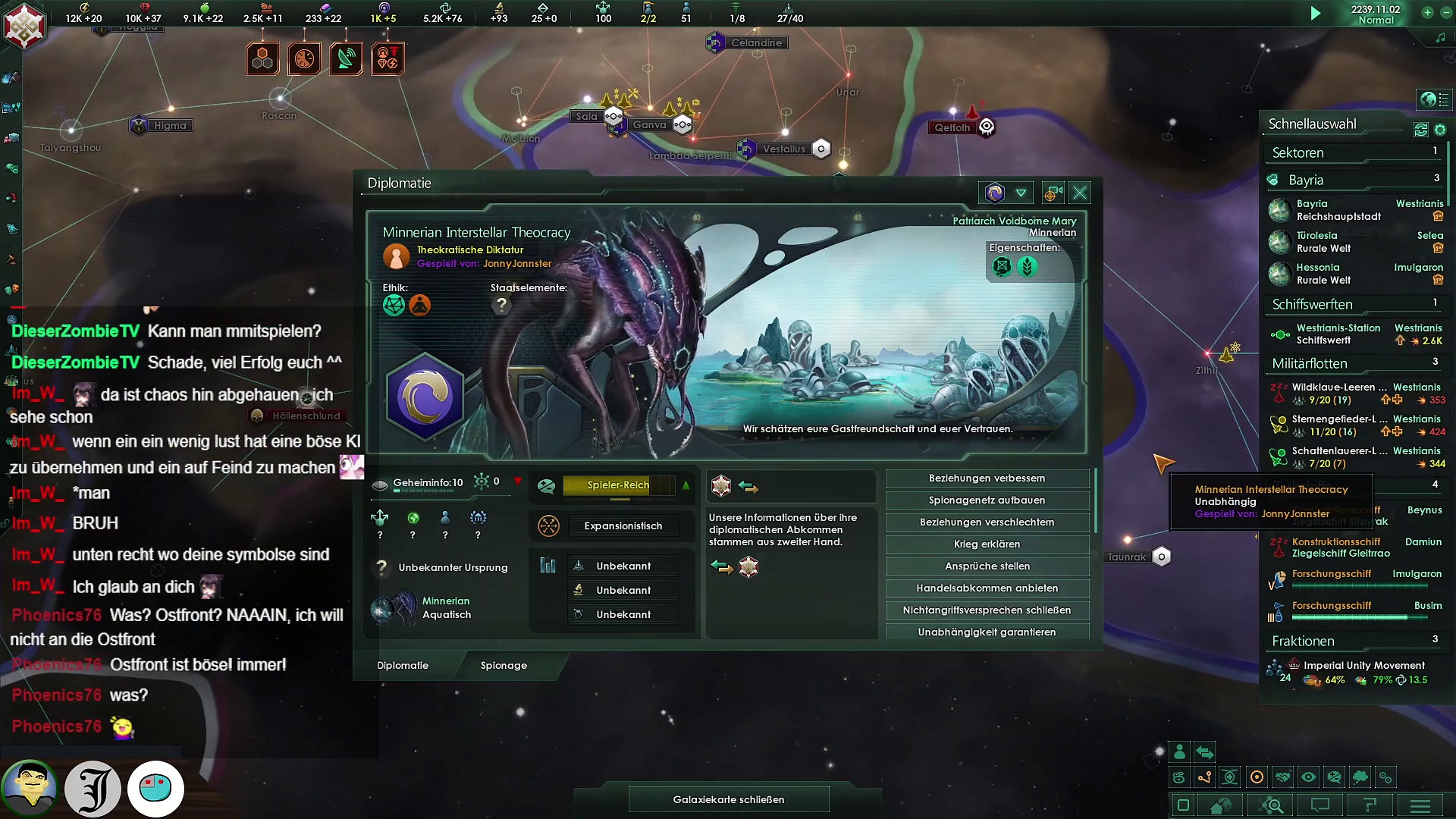This screenshot has height=819, width=1456.
Task: Select 'Unabhängigkeit garantieren' option
Action: tap(987, 632)
